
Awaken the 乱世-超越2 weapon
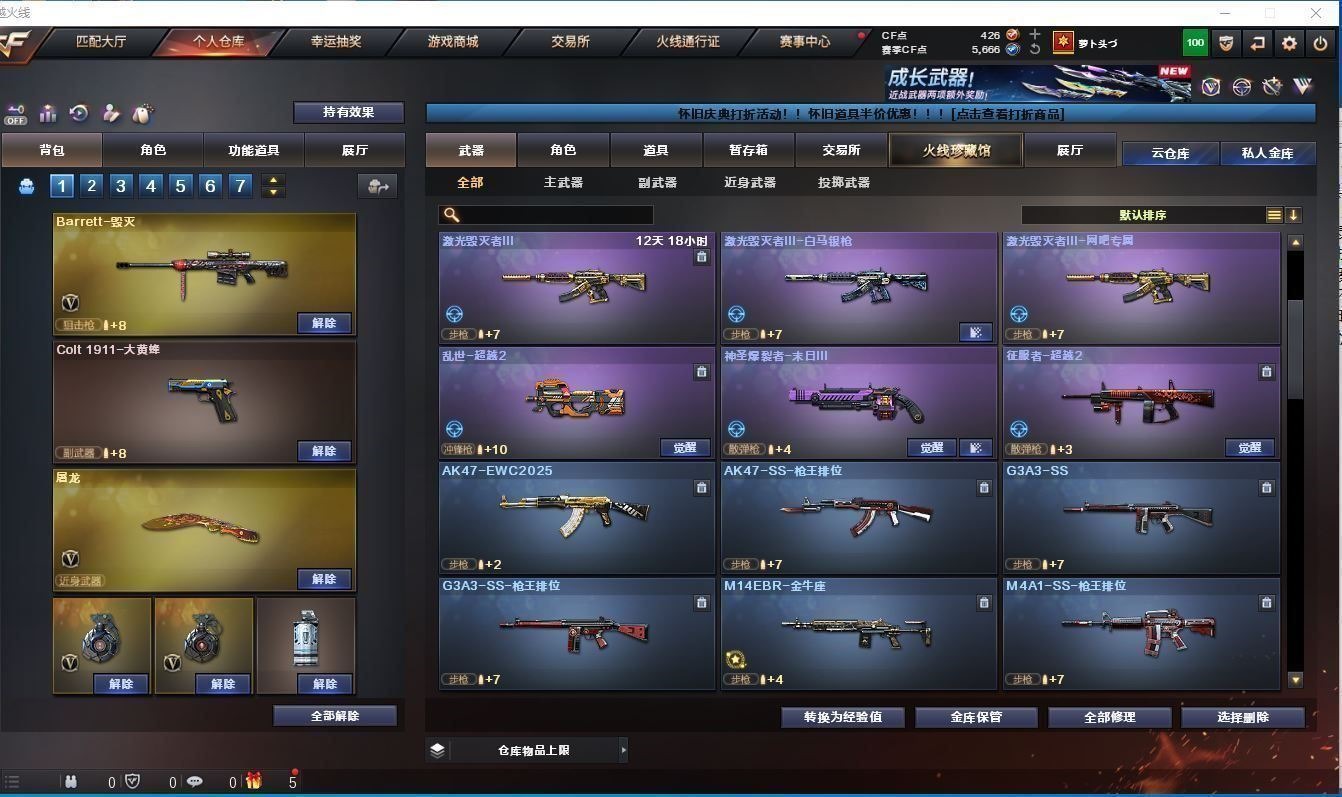[x=685, y=448]
